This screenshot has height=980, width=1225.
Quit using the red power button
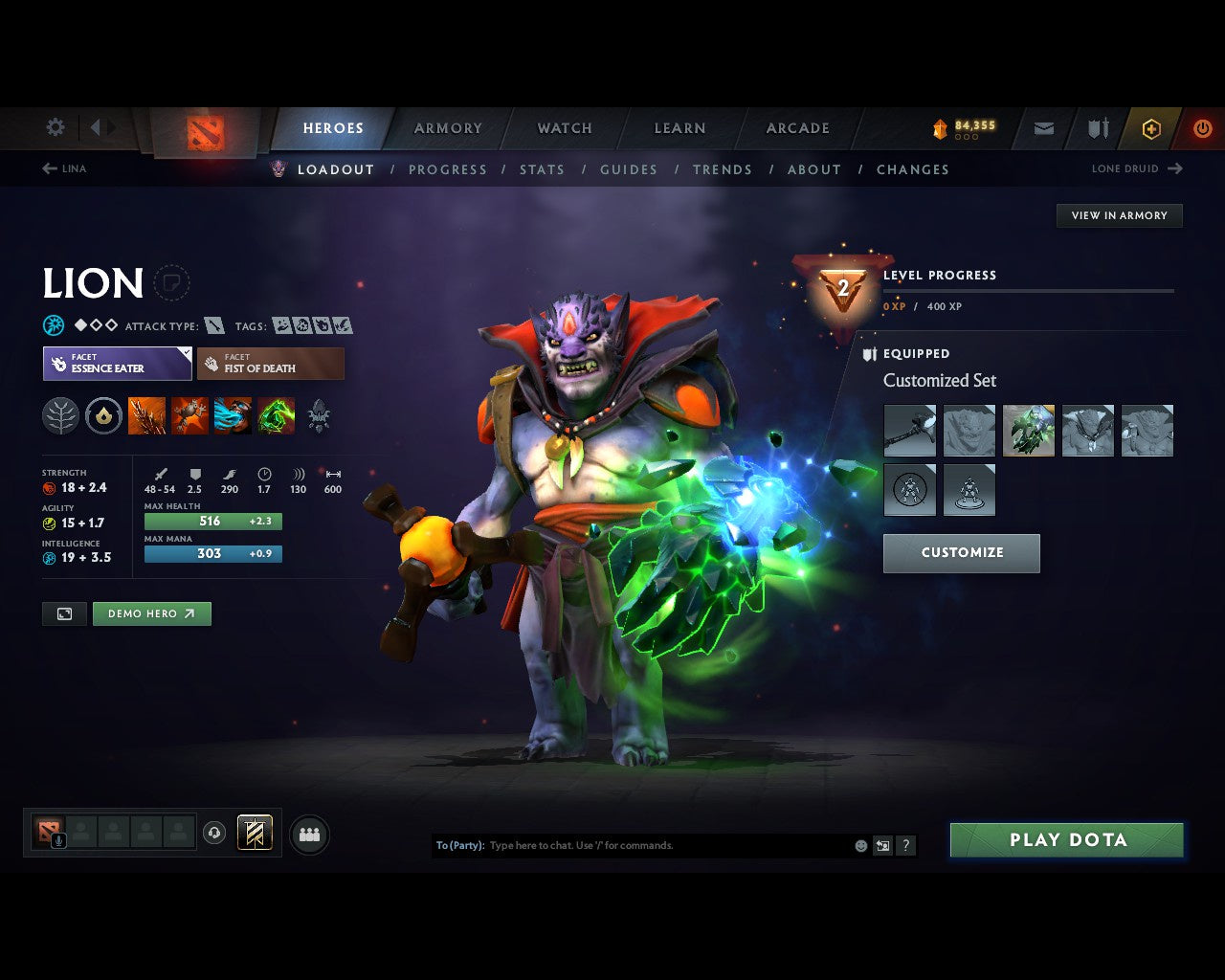tap(1202, 128)
